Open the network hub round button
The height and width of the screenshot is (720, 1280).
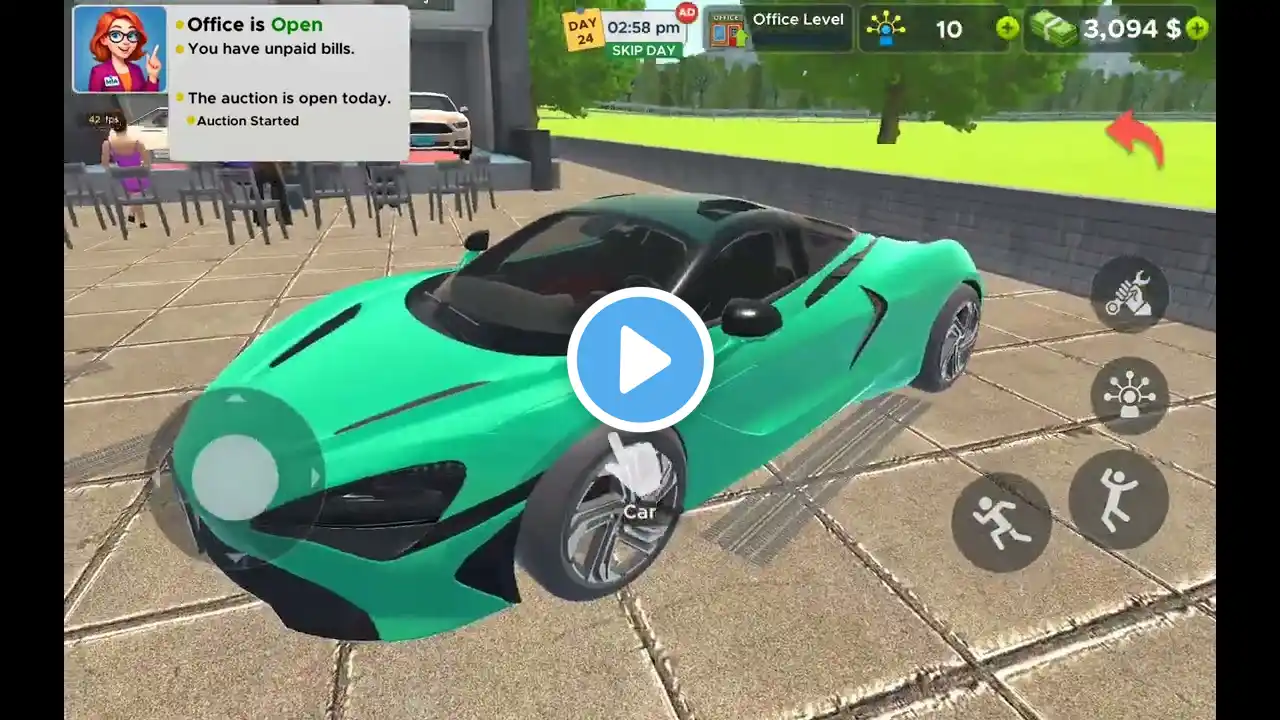tap(1130, 395)
